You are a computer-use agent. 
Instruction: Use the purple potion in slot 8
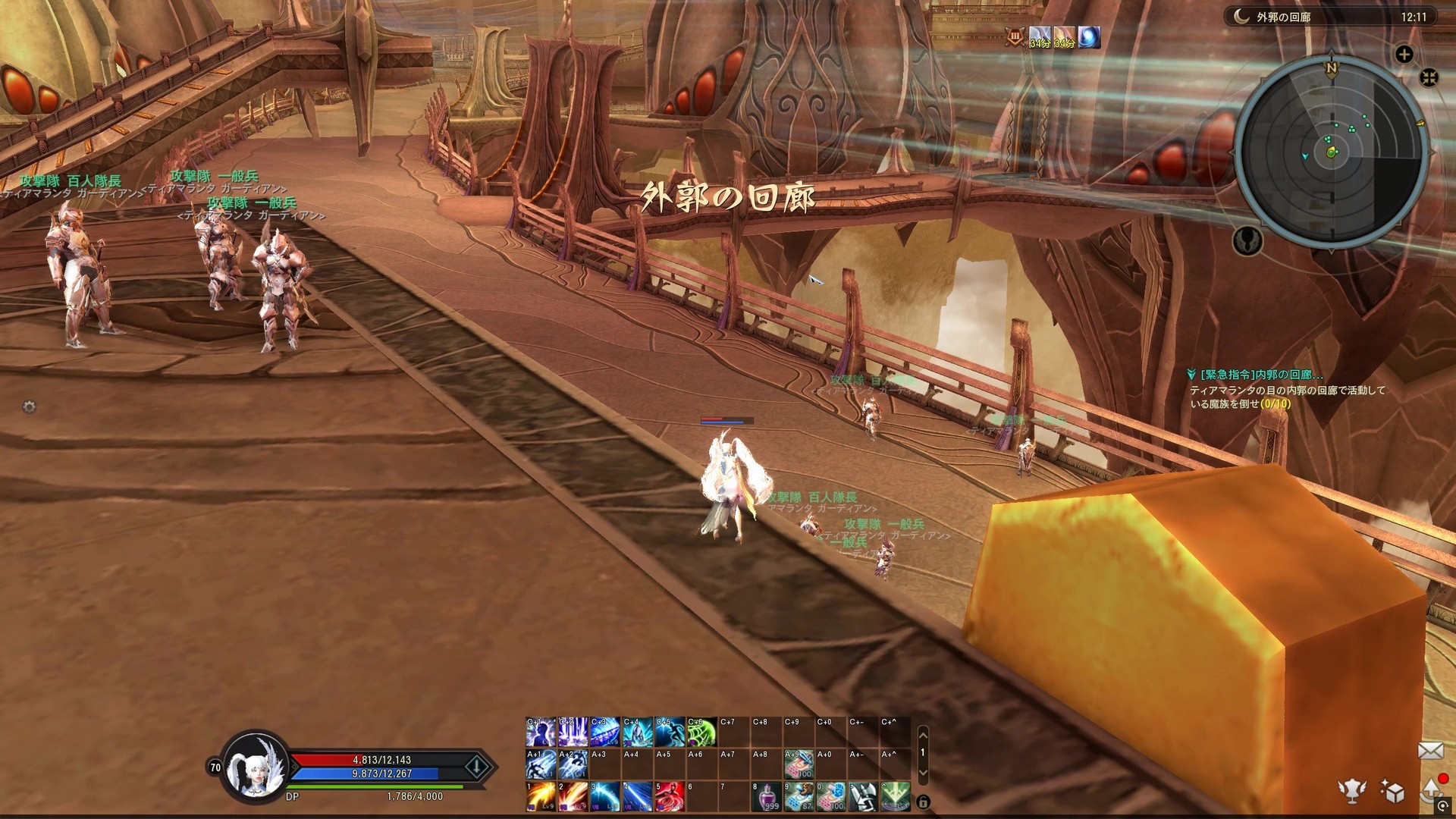pos(766,796)
